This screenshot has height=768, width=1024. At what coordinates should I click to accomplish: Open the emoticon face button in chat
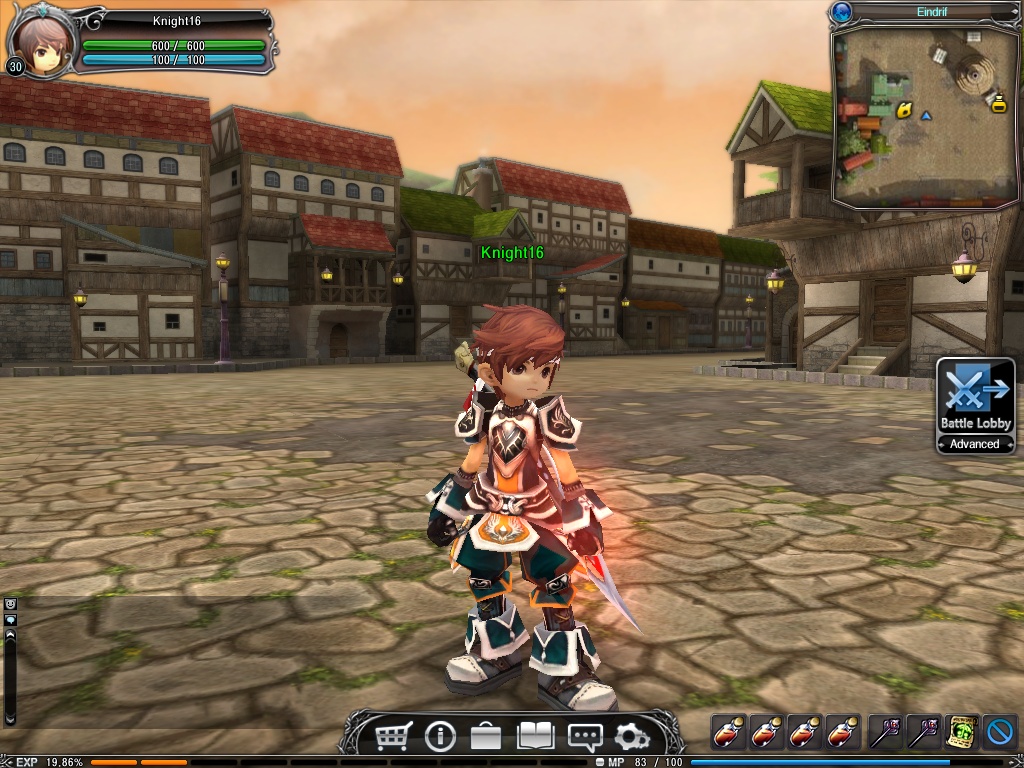pyautogui.click(x=10, y=604)
